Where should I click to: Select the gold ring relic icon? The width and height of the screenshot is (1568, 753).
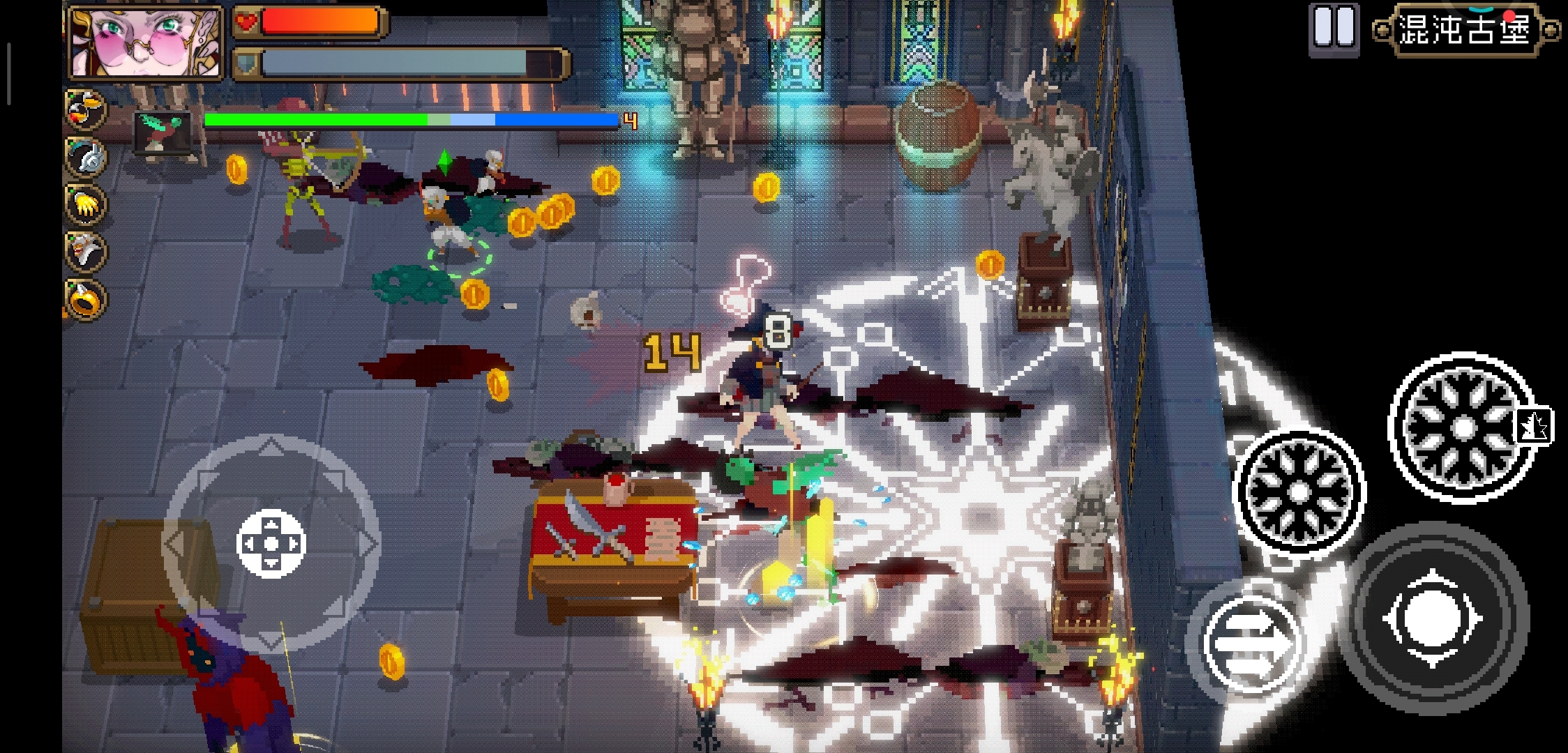pos(86,300)
